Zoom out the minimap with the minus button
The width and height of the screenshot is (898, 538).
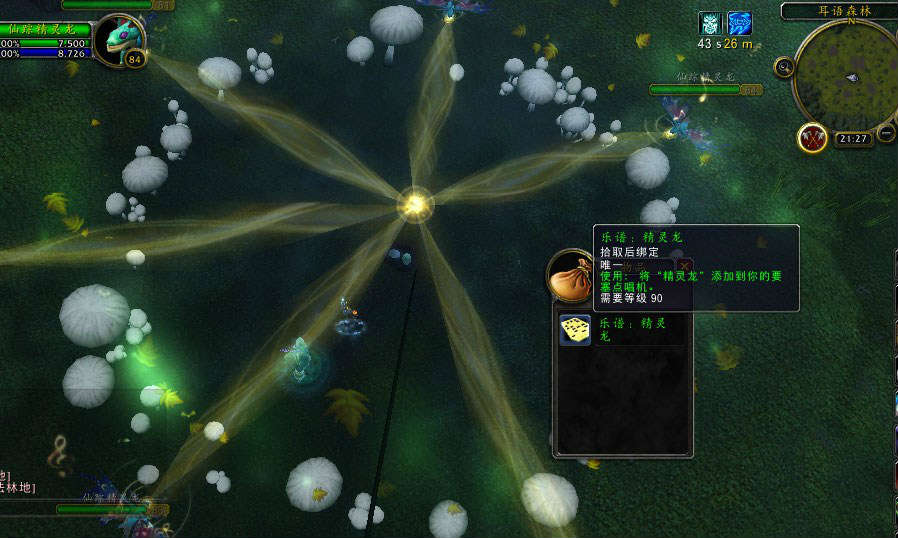click(x=886, y=133)
